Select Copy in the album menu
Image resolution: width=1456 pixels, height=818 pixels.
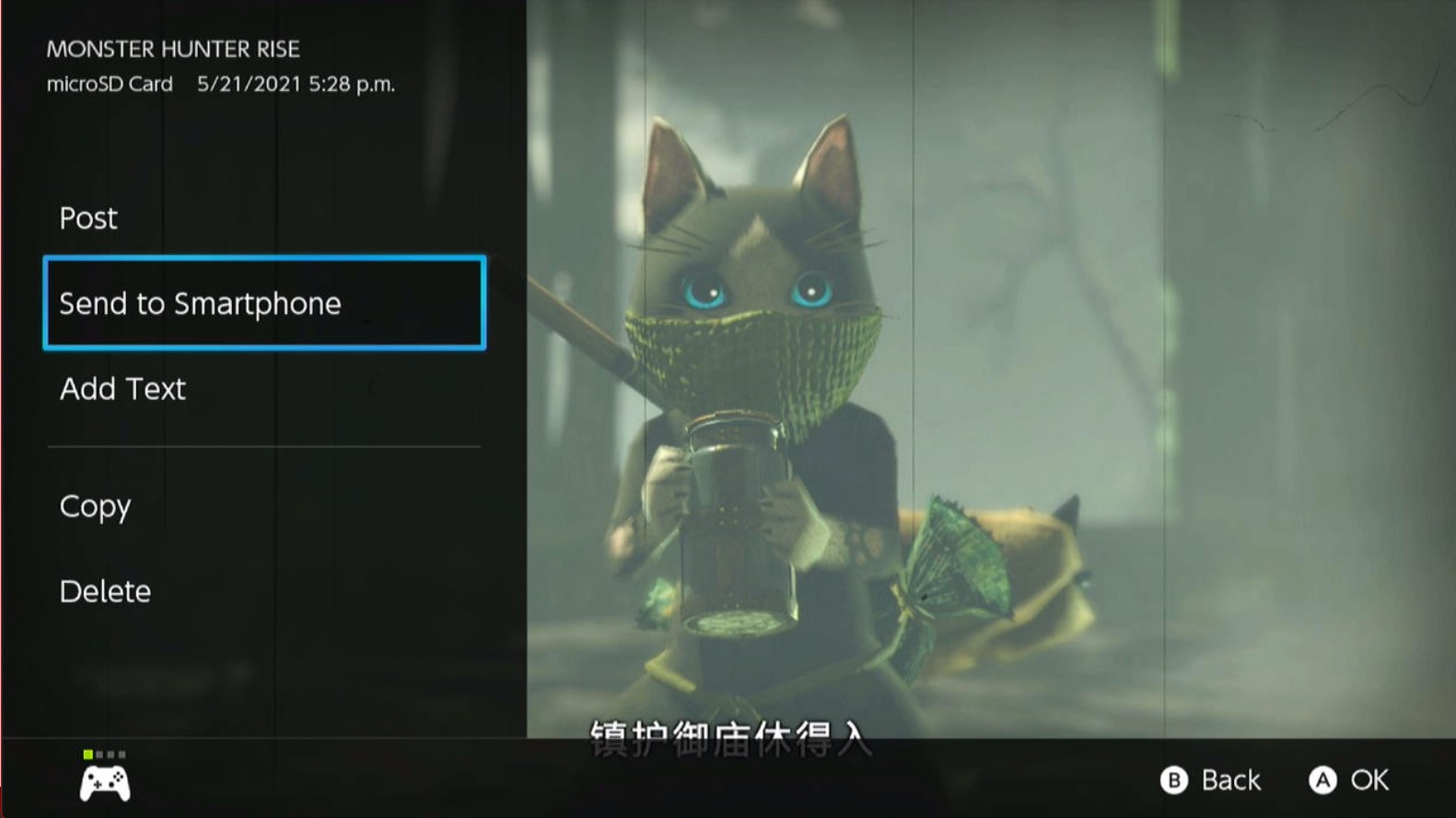(x=95, y=507)
